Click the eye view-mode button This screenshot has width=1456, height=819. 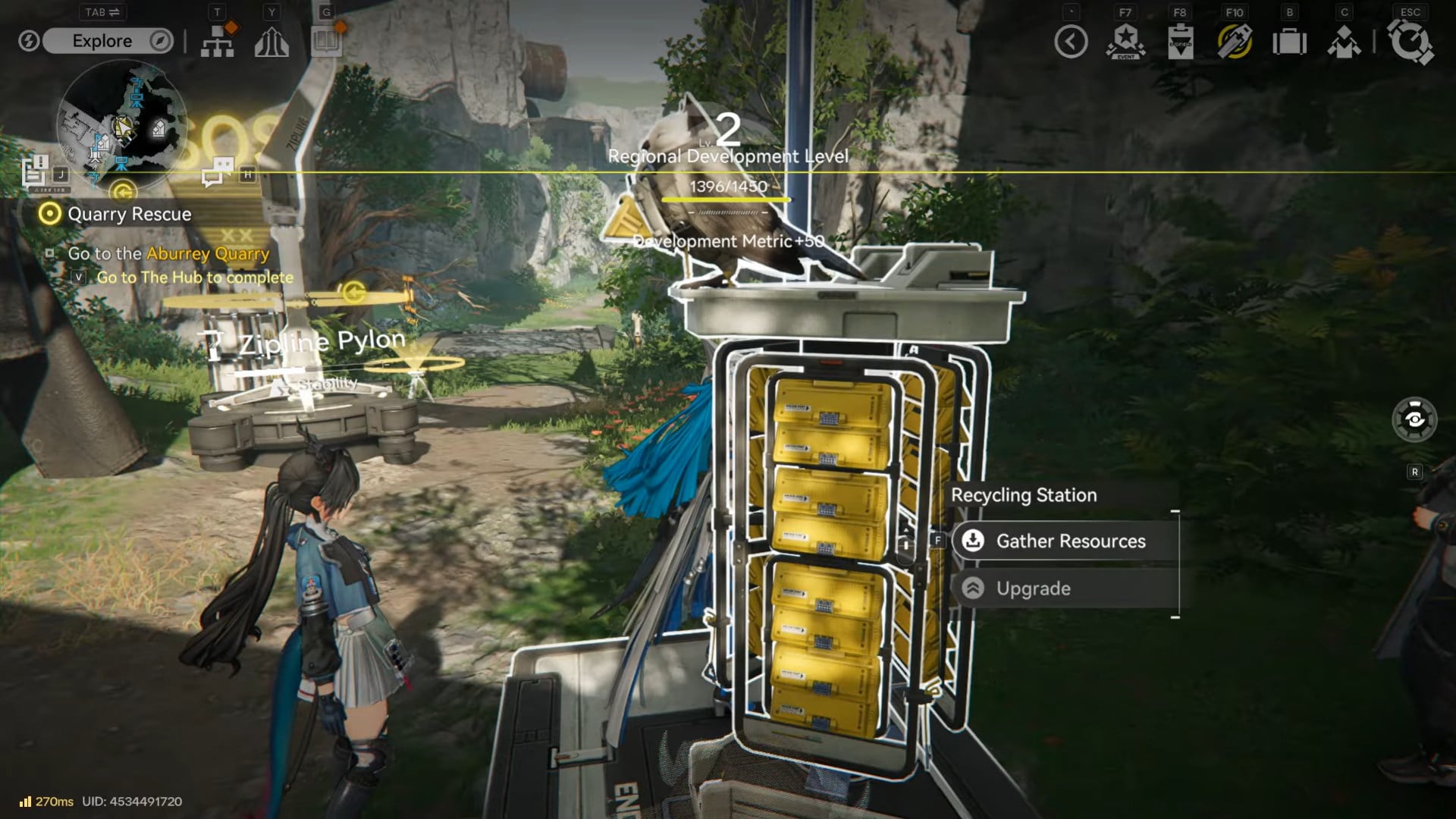pos(1414,419)
